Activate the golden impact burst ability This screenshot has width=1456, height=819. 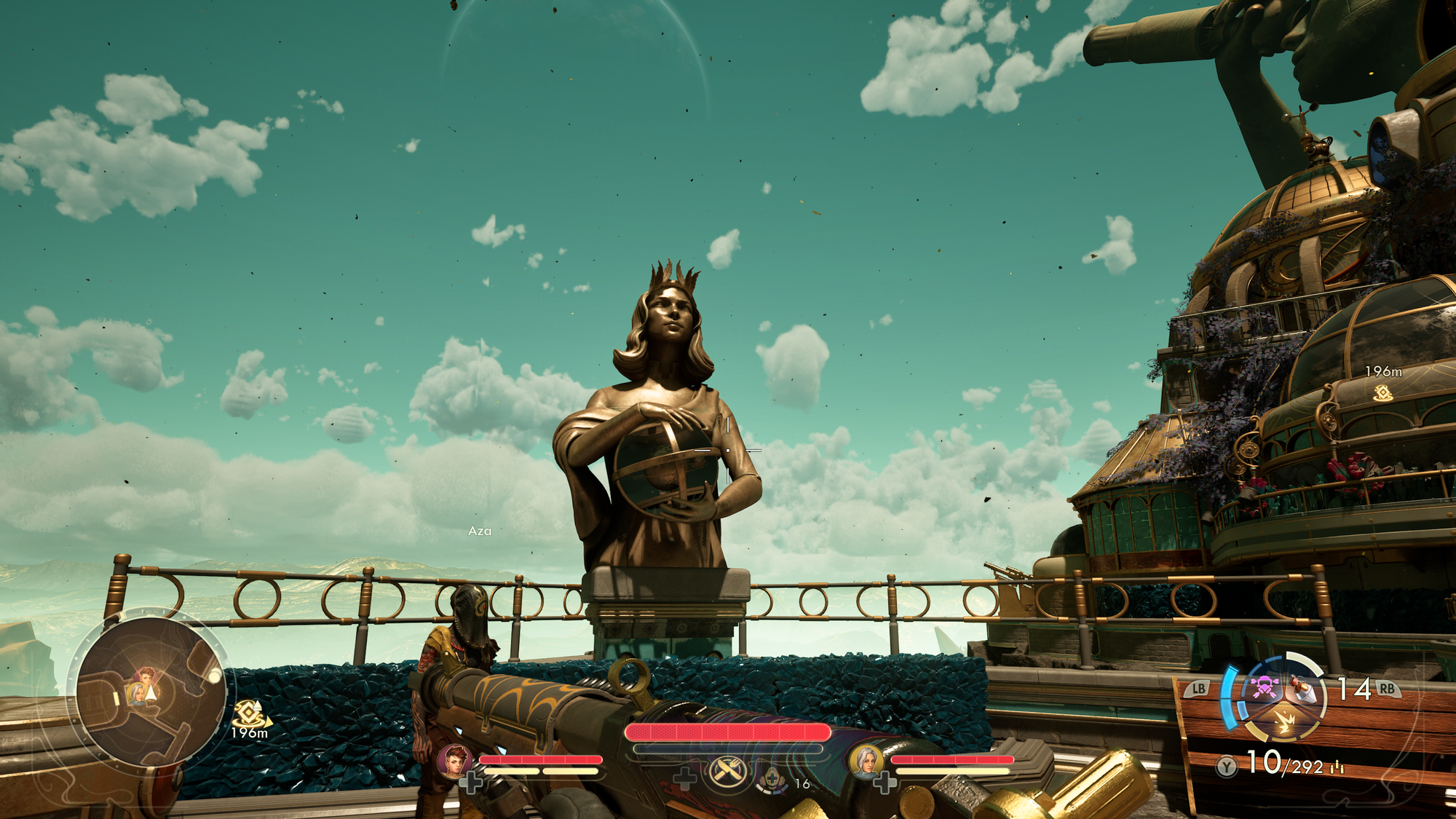[x=1284, y=722]
